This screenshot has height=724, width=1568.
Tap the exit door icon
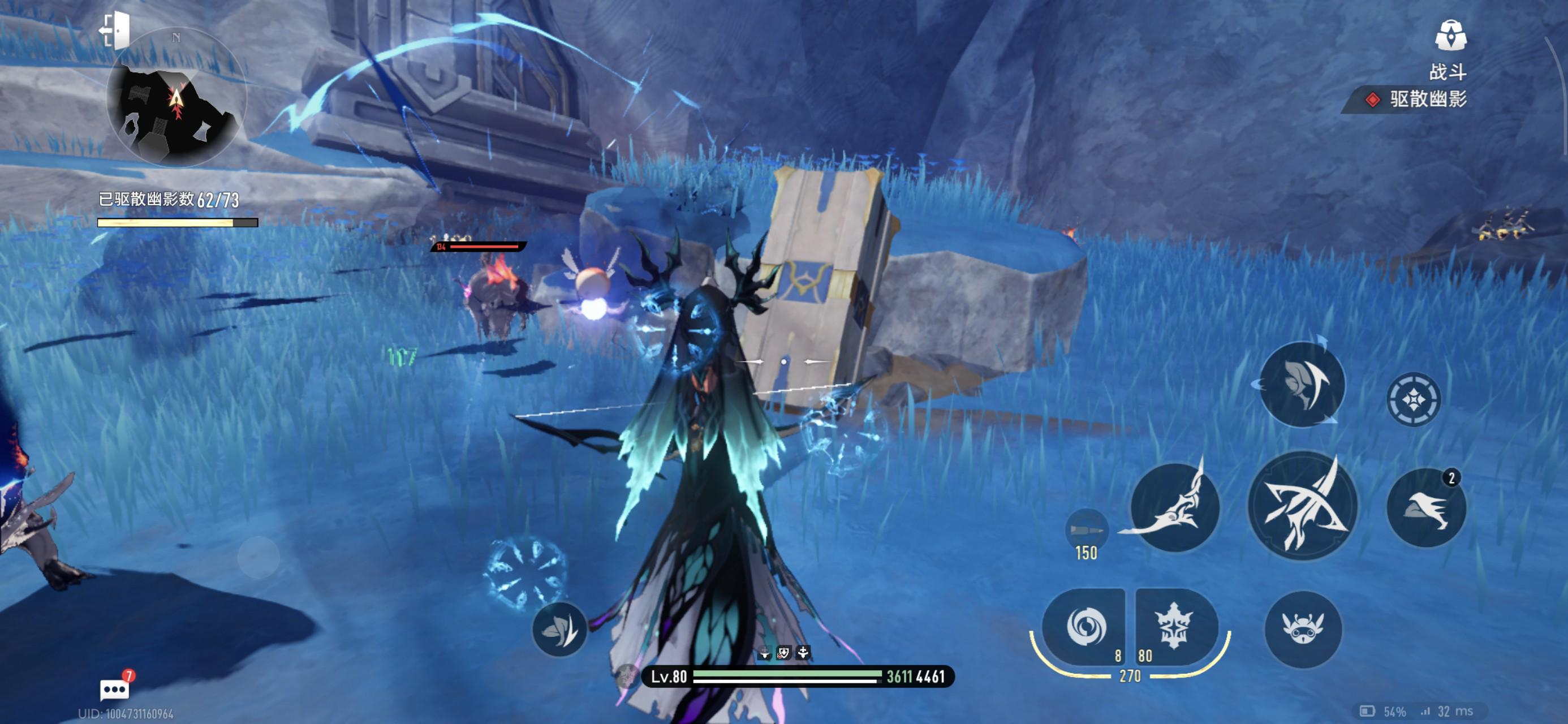coord(115,29)
